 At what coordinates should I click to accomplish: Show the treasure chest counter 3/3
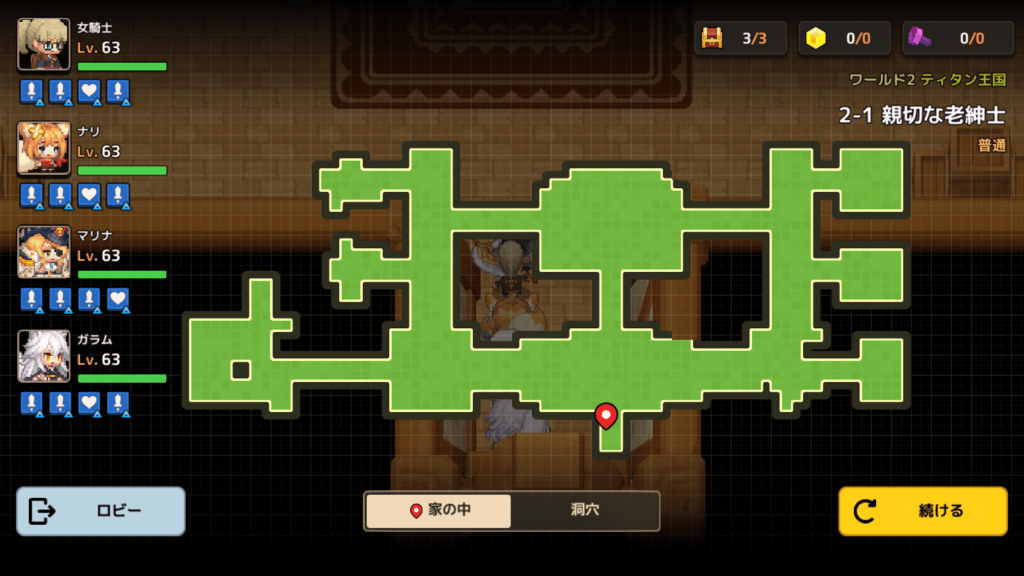tap(741, 39)
